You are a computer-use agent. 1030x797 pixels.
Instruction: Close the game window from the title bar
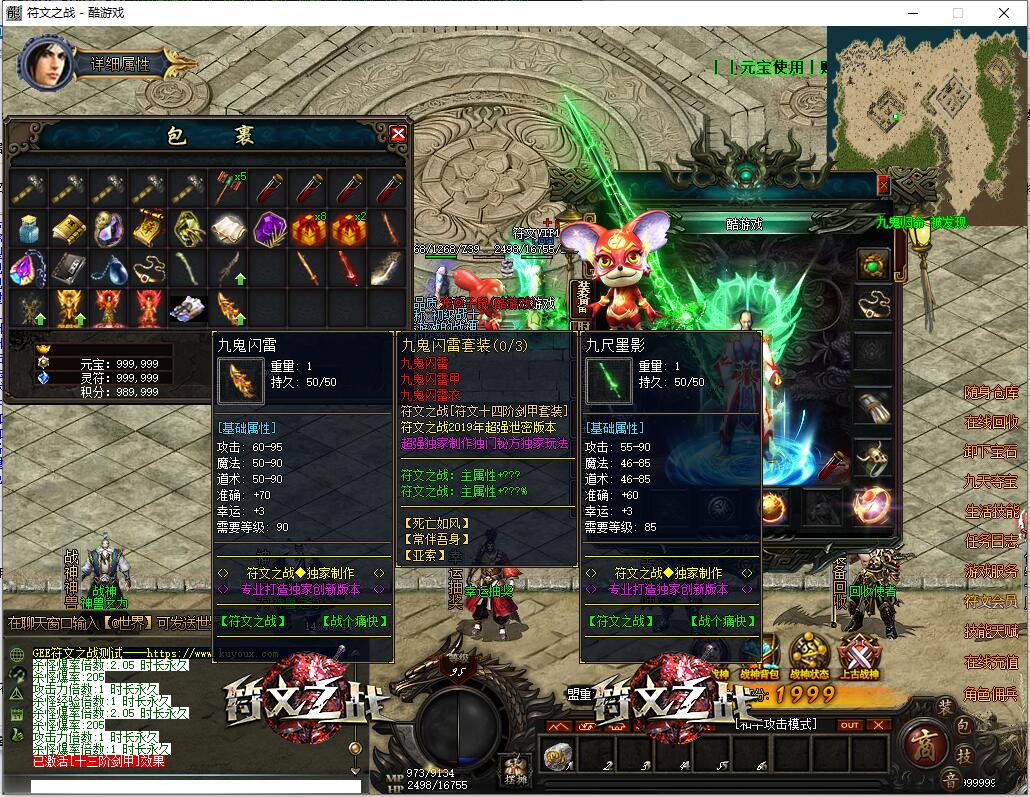[x=1004, y=13]
